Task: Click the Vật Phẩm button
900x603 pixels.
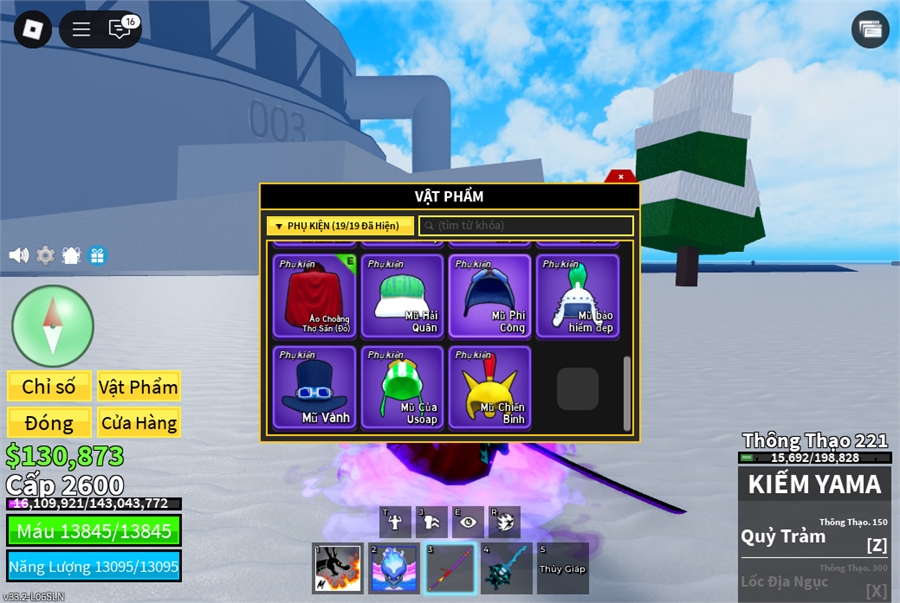Action: [x=139, y=387]
